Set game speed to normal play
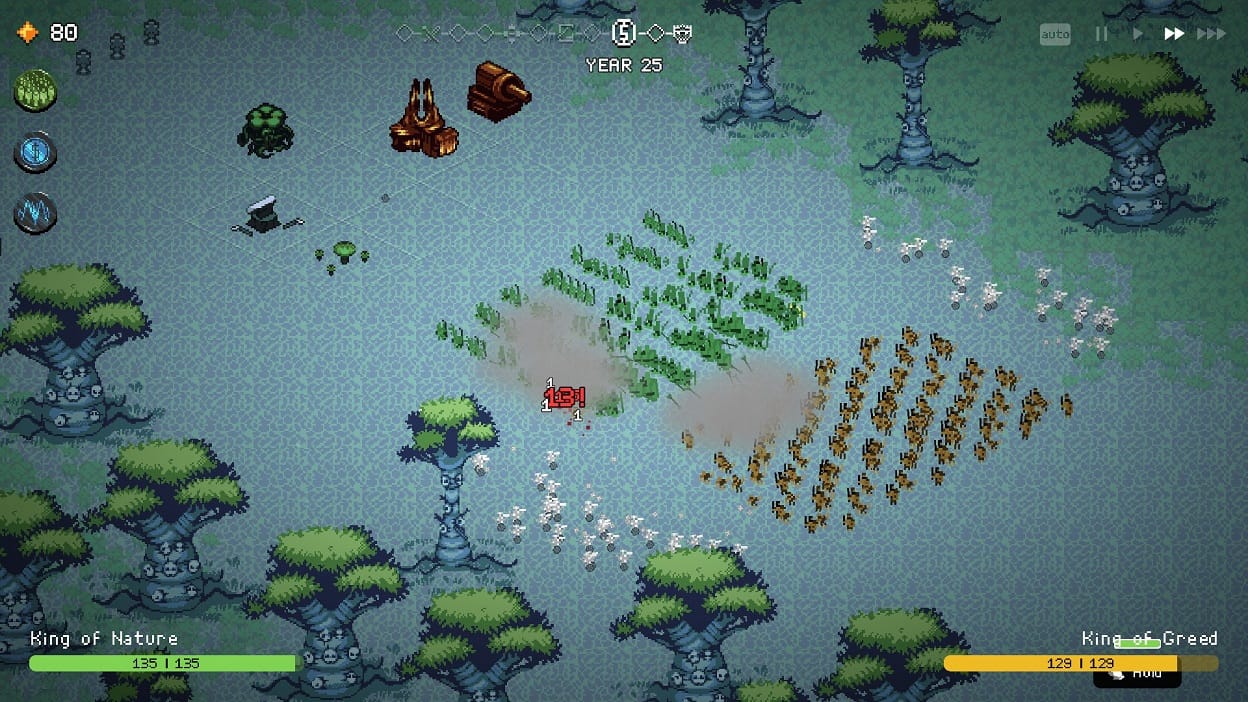 click(1137, 34)
